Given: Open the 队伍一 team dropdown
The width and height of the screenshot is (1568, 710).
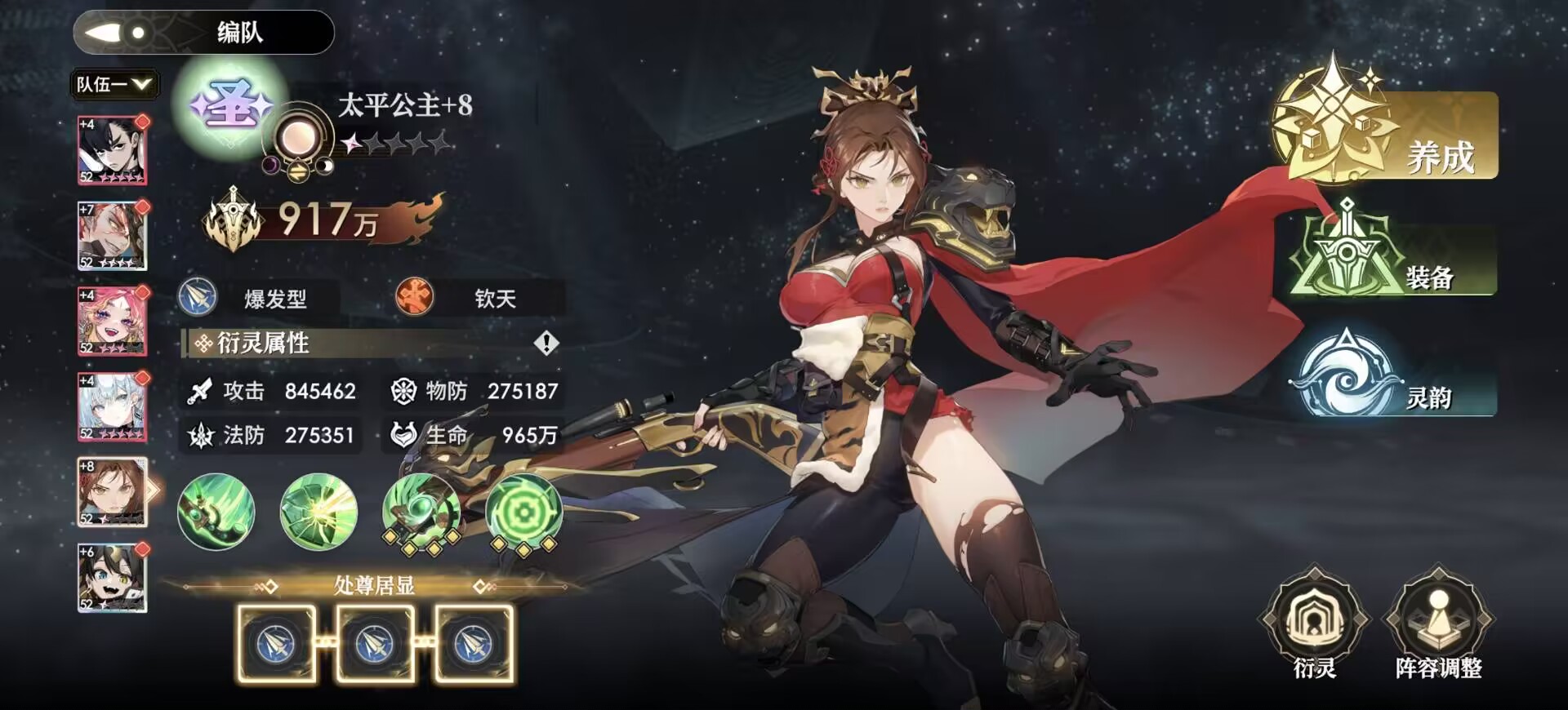Looking at the screenshot, I should pyautogui.click(x=114, y=84).
